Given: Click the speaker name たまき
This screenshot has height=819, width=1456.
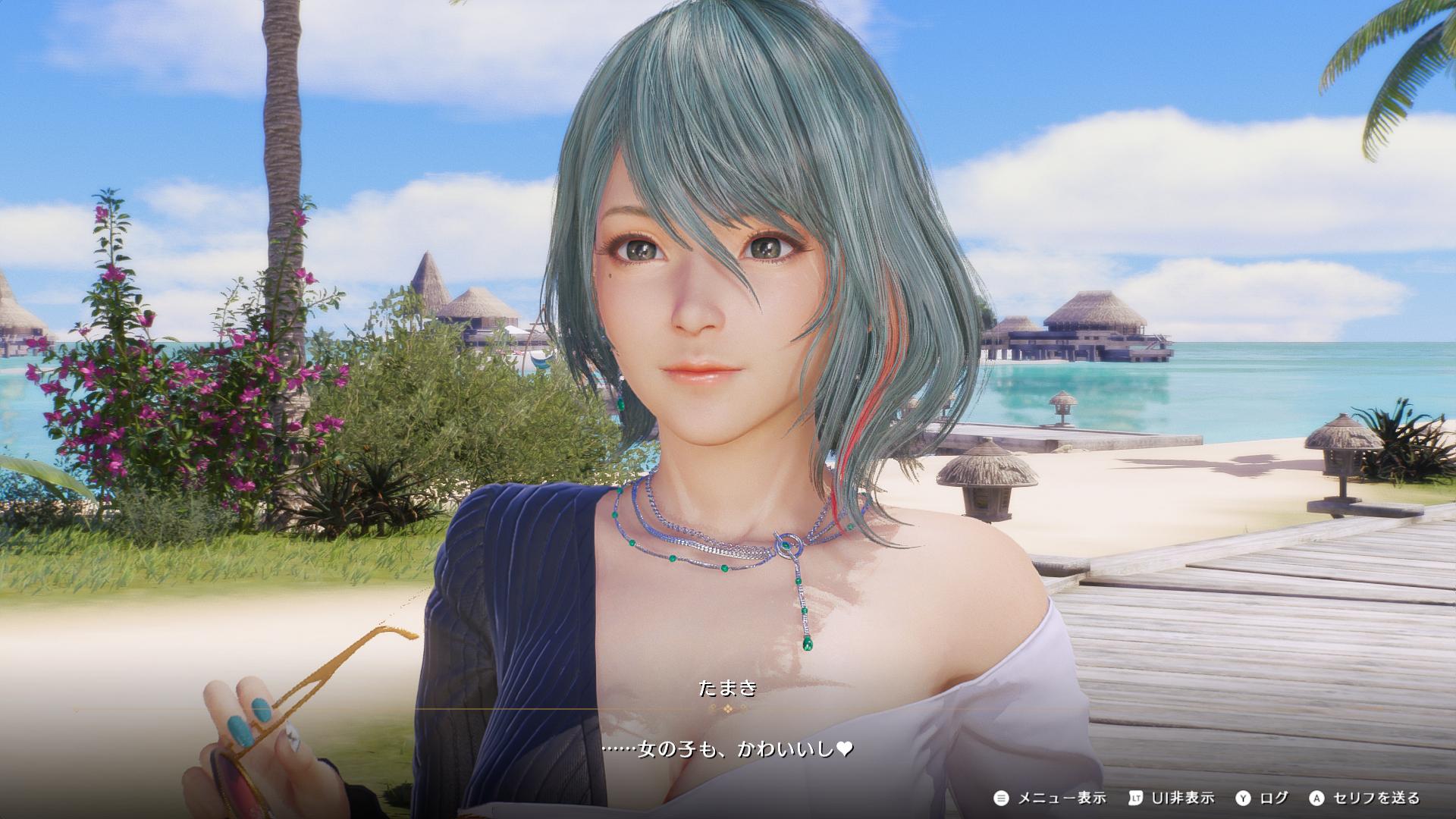Looking at the screenshot, I should [x=726, y=689].
